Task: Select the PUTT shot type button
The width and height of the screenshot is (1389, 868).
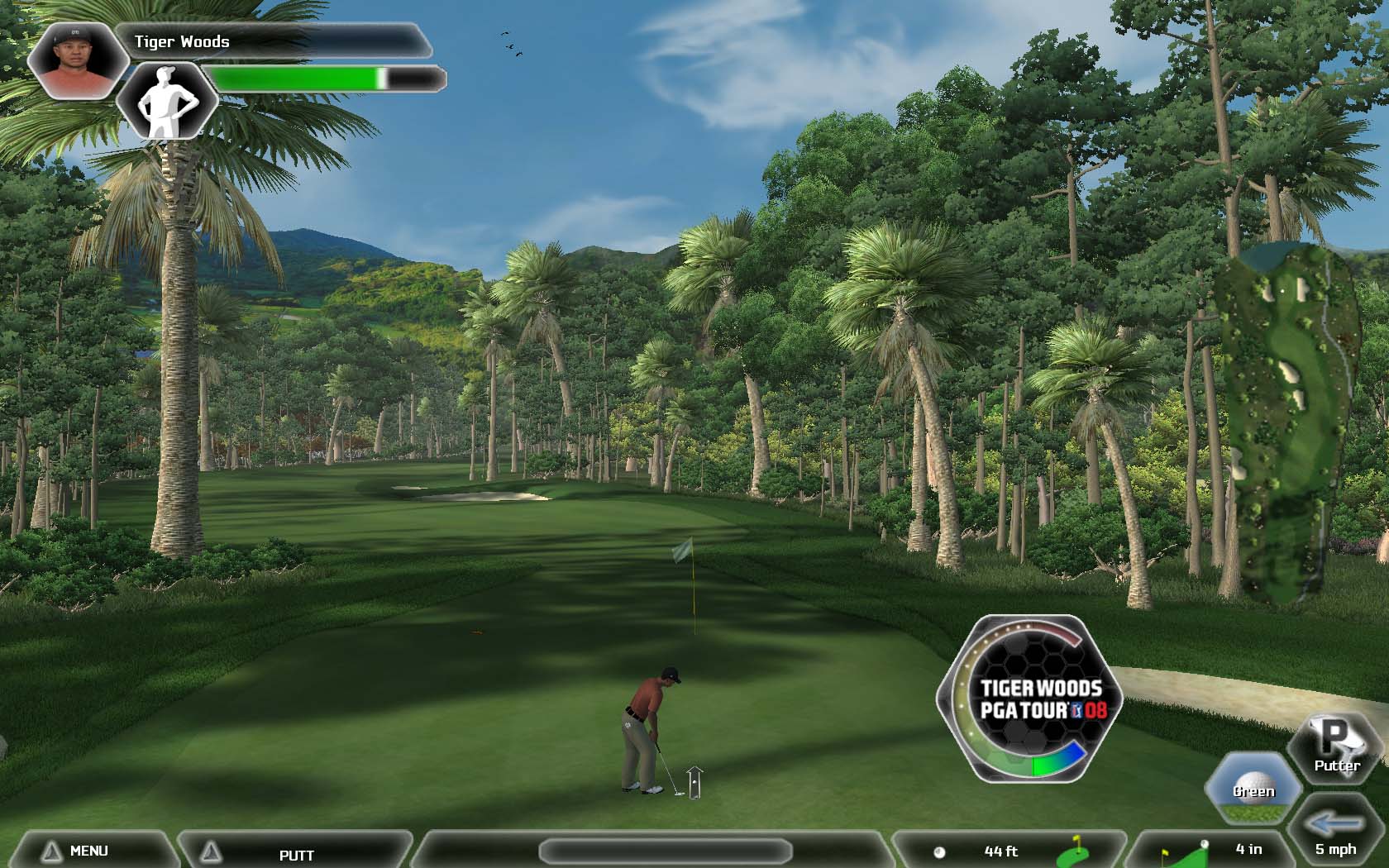Action: 295,854
